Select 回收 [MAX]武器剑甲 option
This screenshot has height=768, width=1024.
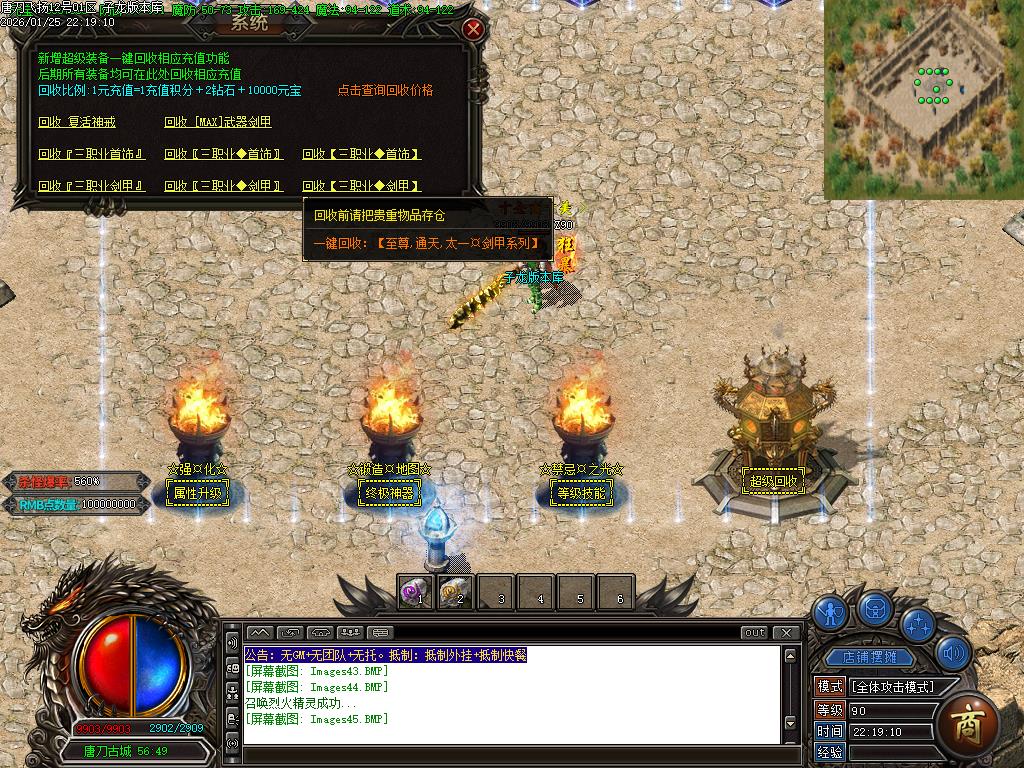click(x=218, y=122)
